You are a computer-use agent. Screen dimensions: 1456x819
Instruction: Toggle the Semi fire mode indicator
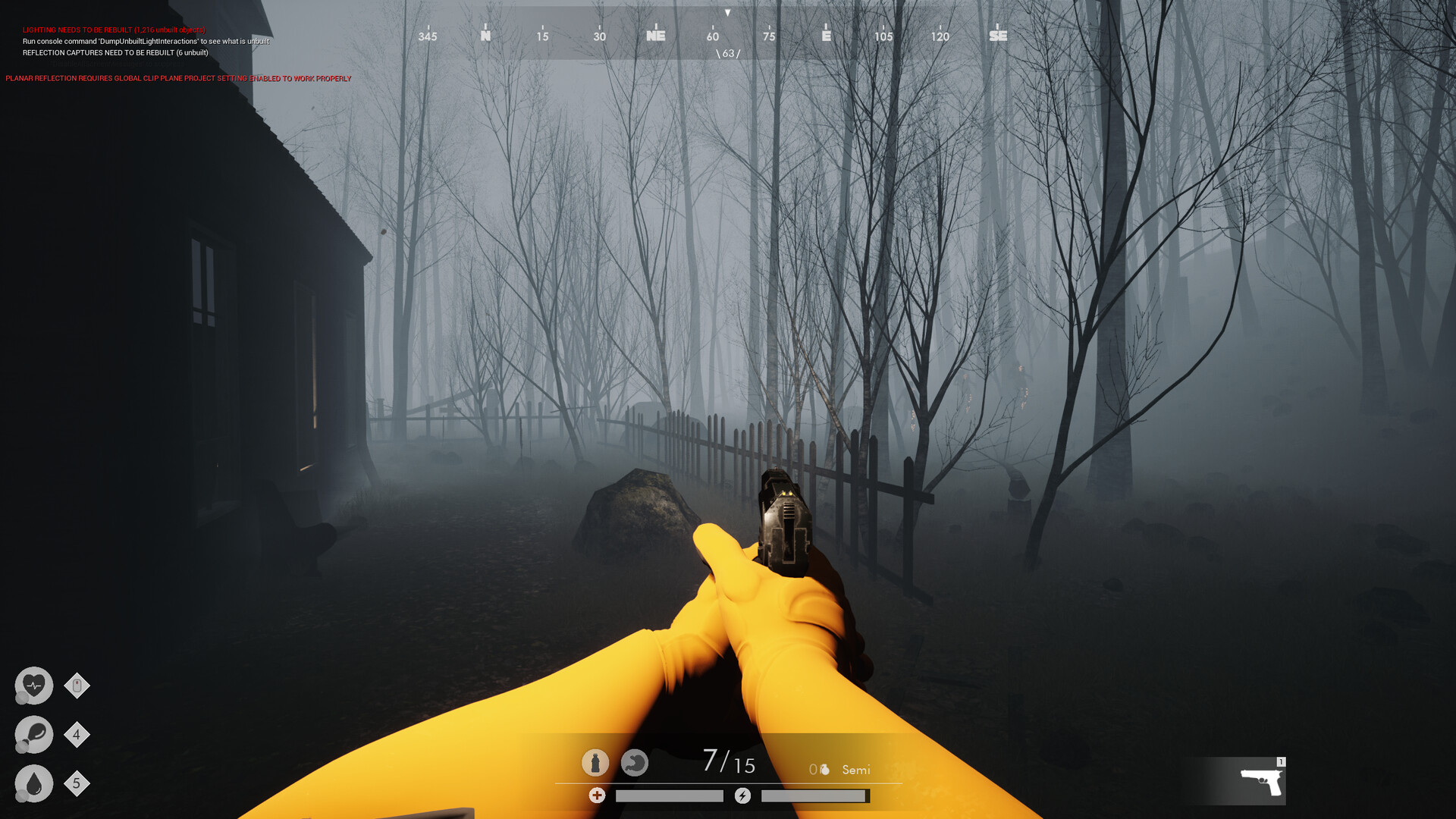click(x=855, y=770)
